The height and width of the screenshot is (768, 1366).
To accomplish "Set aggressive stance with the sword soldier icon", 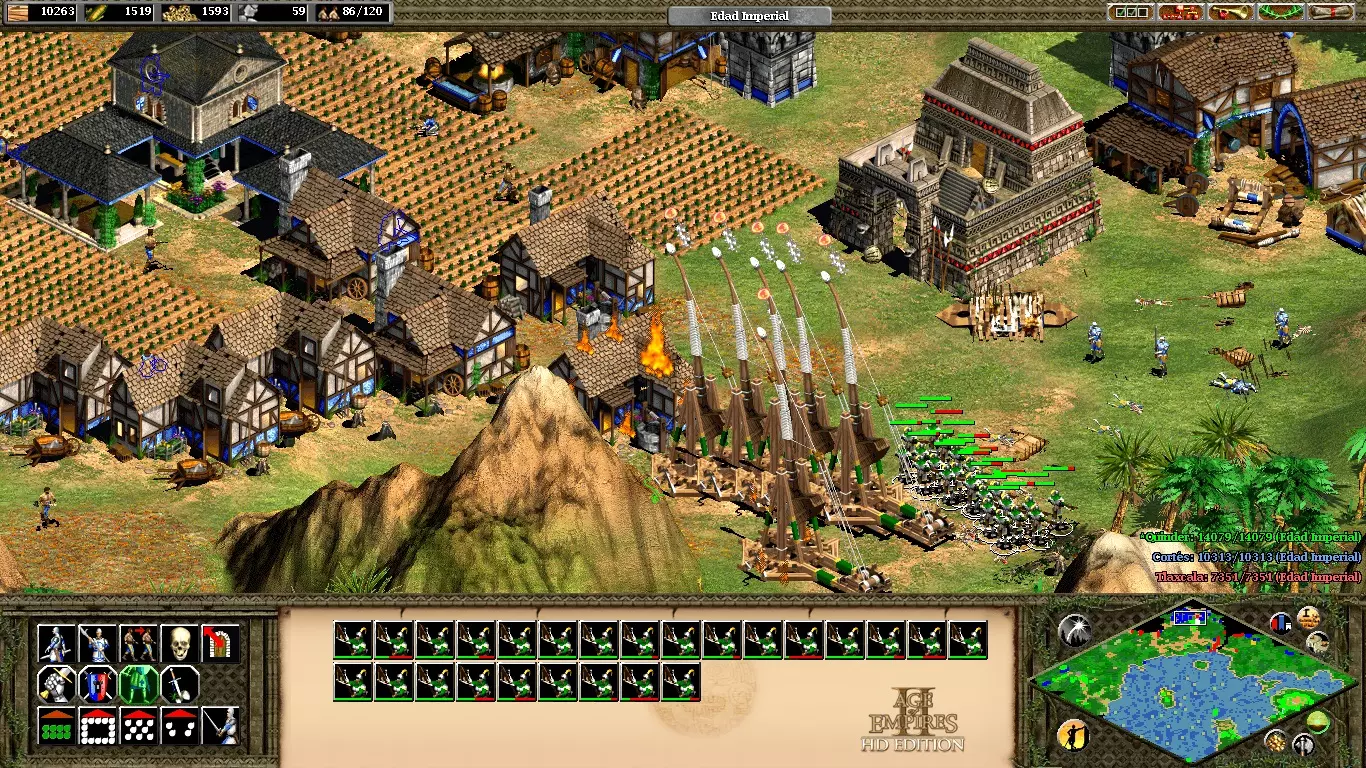I will pyautogui.click(x=57, y=643).
